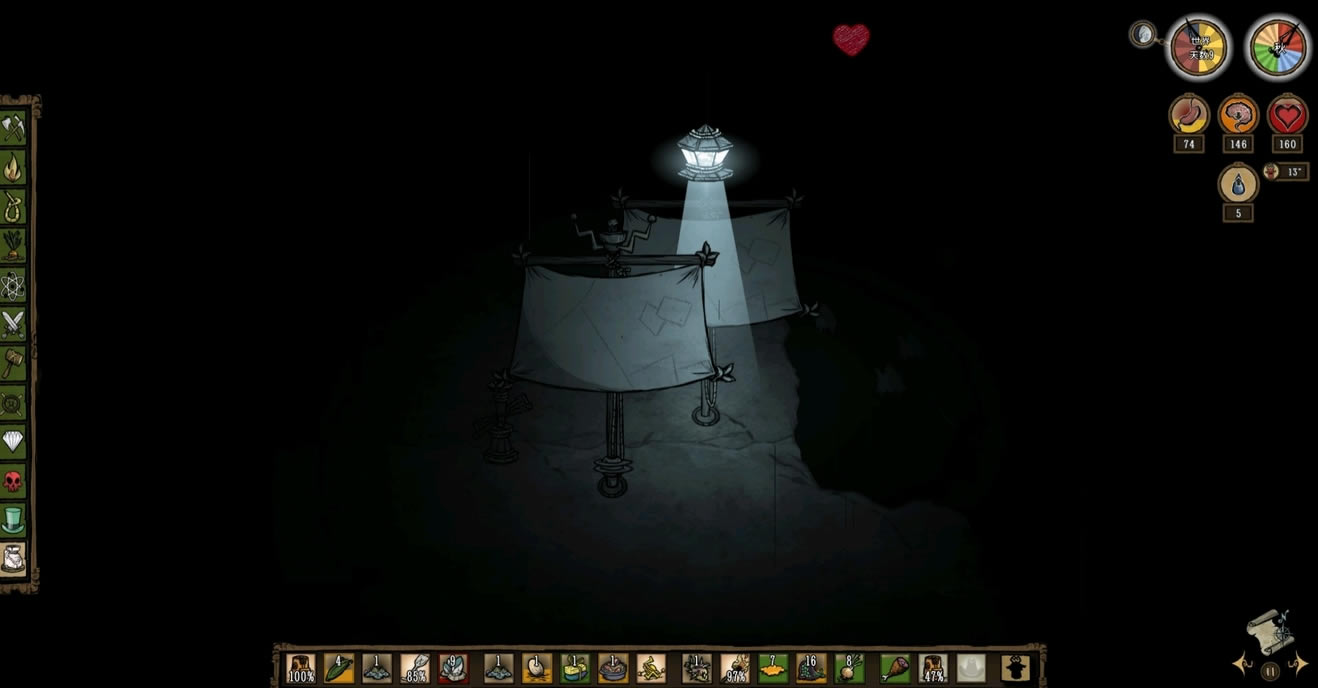The width and height of the screenshot is (1318, 688).
Task: Open the Structures hammer tab
Action: 13,362
